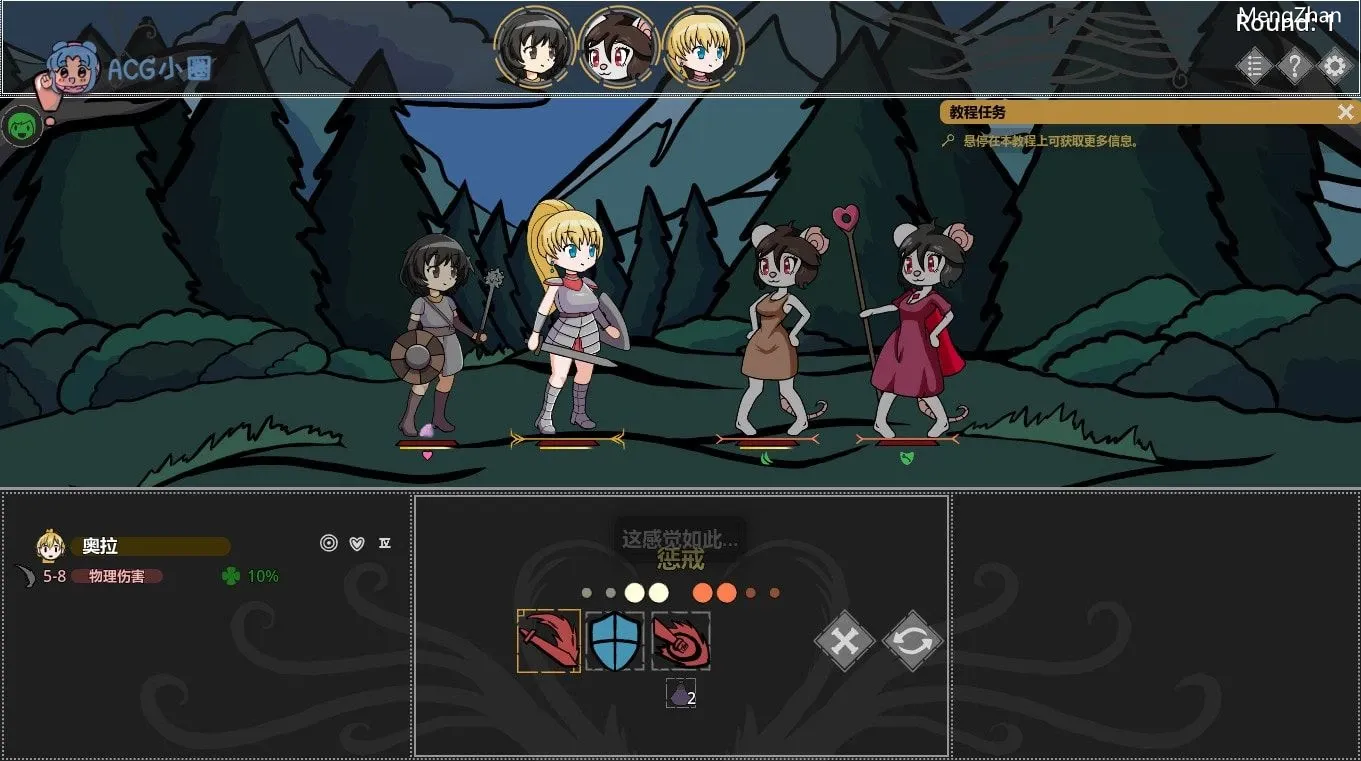
Task: Select Aola's portrait in the top party bar
Action: coord(703,45)
